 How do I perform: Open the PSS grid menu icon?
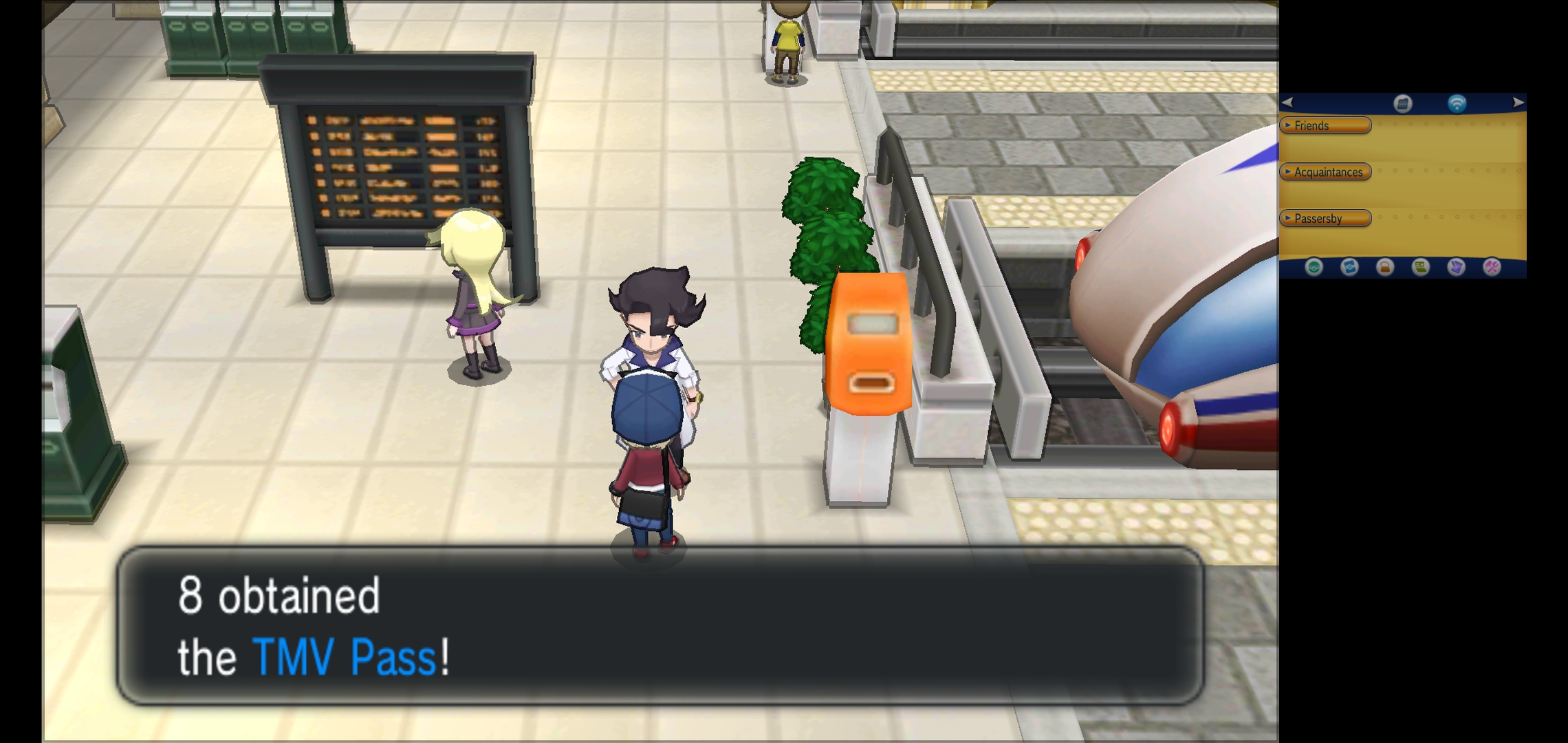(1402, 104)
